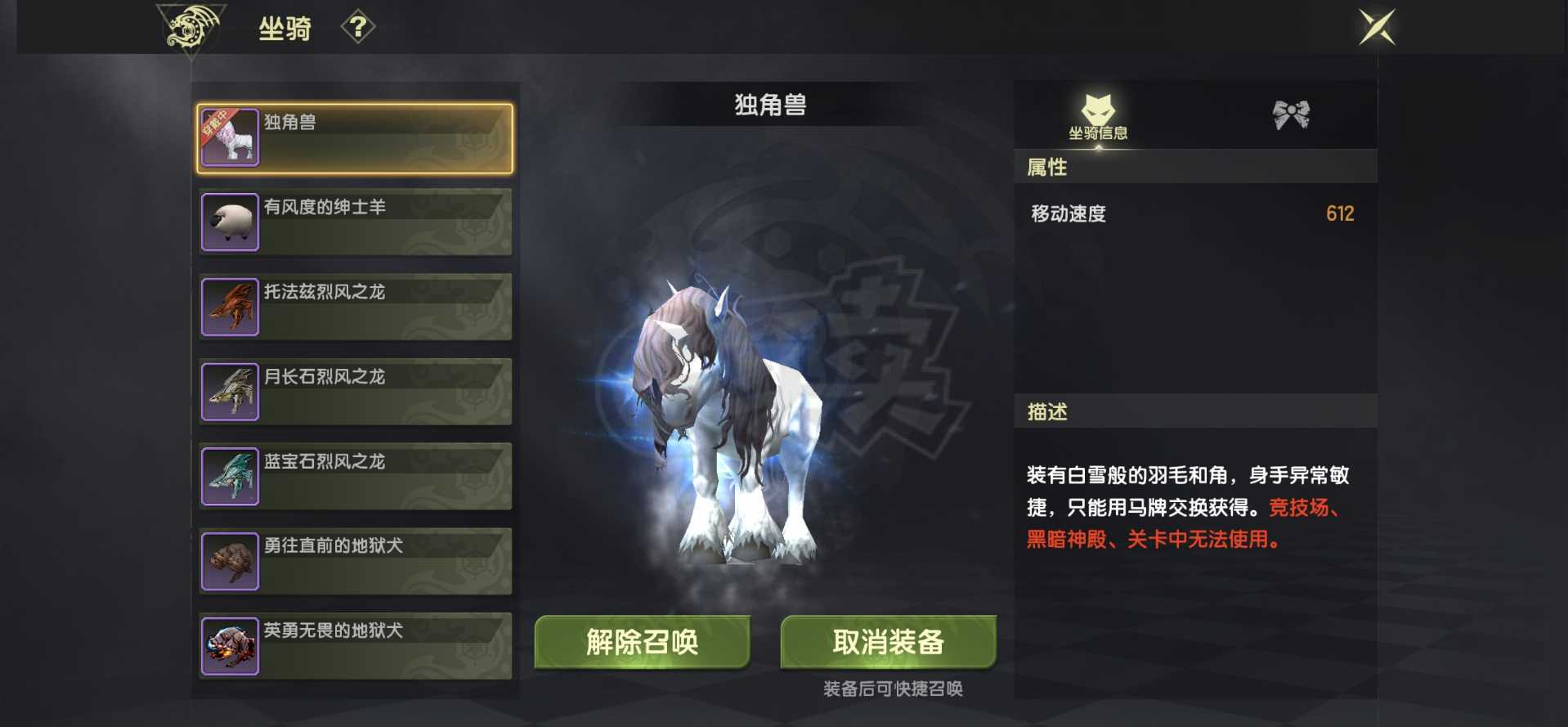Image resolution: width=1568 pixels, height=727 pixels.
Task: Click the 托法兹烈风之龙 dragon icon
Action: tap(230, 306)
